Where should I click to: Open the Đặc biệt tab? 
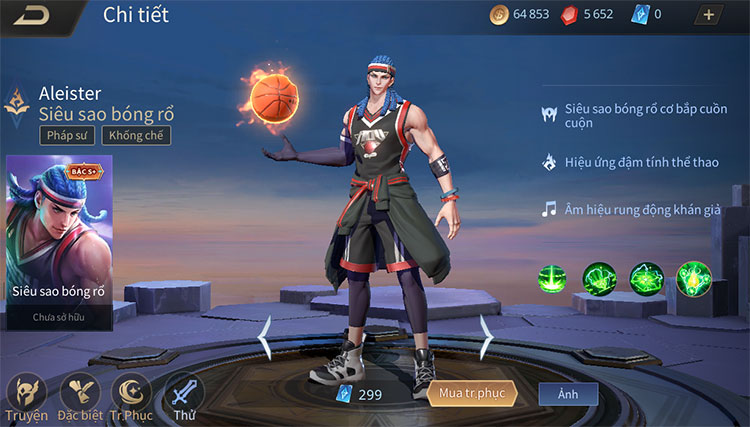[x=79, y=394]
